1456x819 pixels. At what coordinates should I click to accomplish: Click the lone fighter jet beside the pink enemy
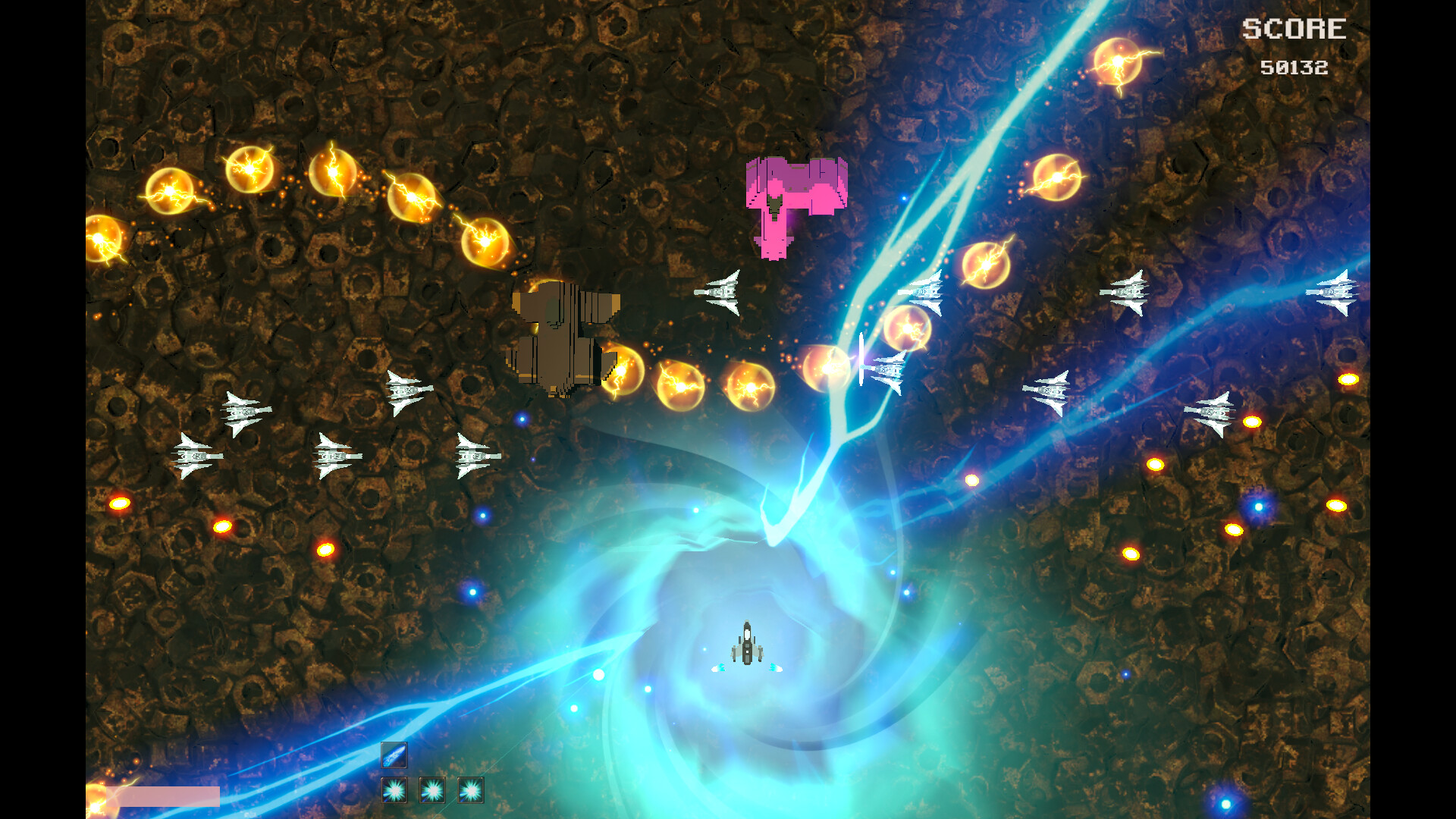723,292
